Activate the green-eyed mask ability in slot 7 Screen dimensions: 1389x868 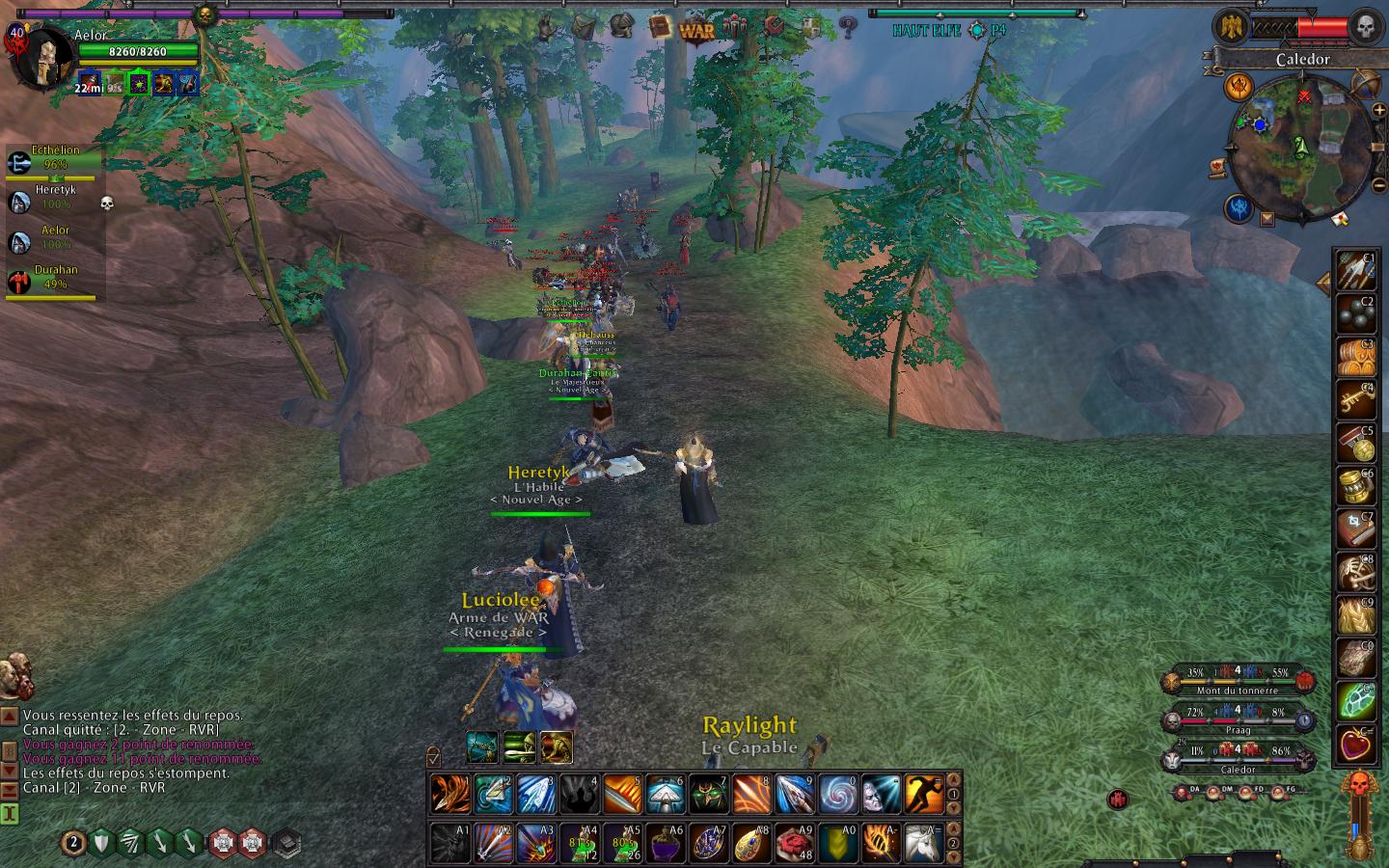708,795
